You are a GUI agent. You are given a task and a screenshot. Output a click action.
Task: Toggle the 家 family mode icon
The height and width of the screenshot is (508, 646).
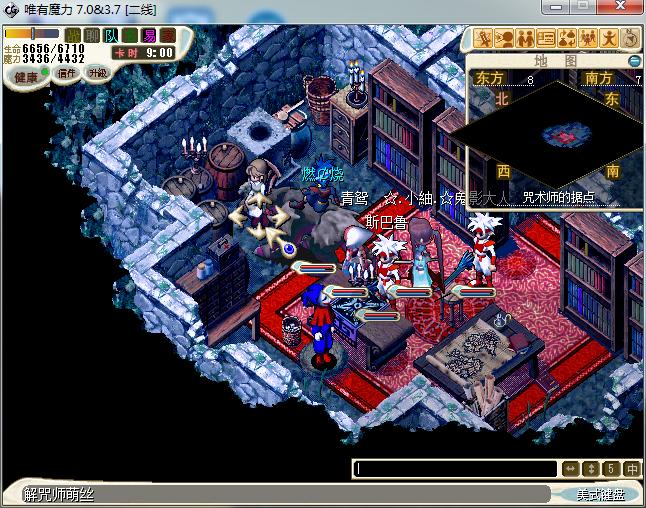166,35
